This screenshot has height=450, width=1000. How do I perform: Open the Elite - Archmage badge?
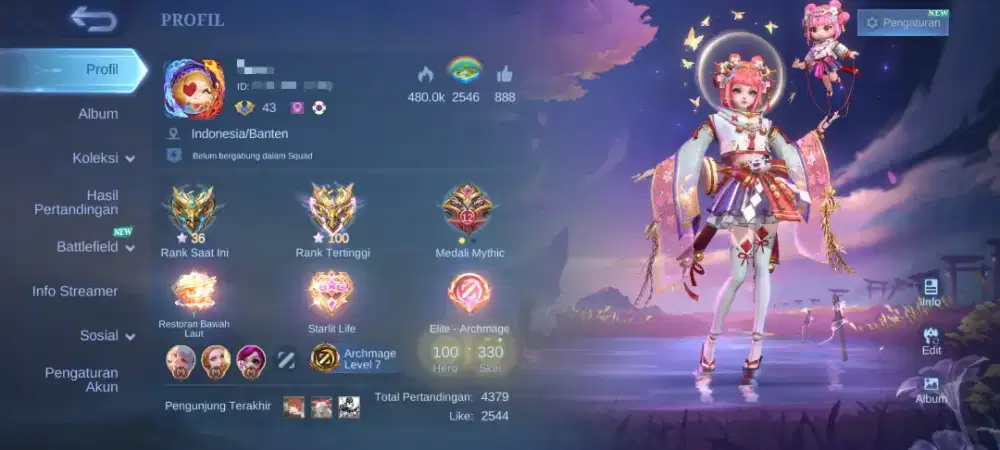(x=467, y=294)
